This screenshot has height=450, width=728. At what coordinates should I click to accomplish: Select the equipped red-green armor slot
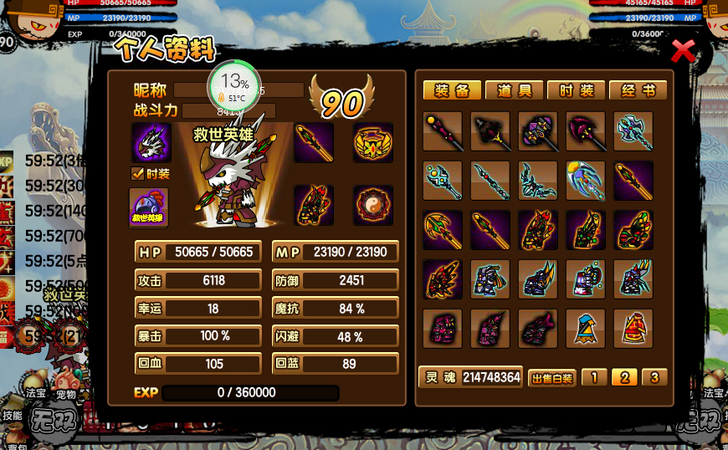click(x=313, y=205)
